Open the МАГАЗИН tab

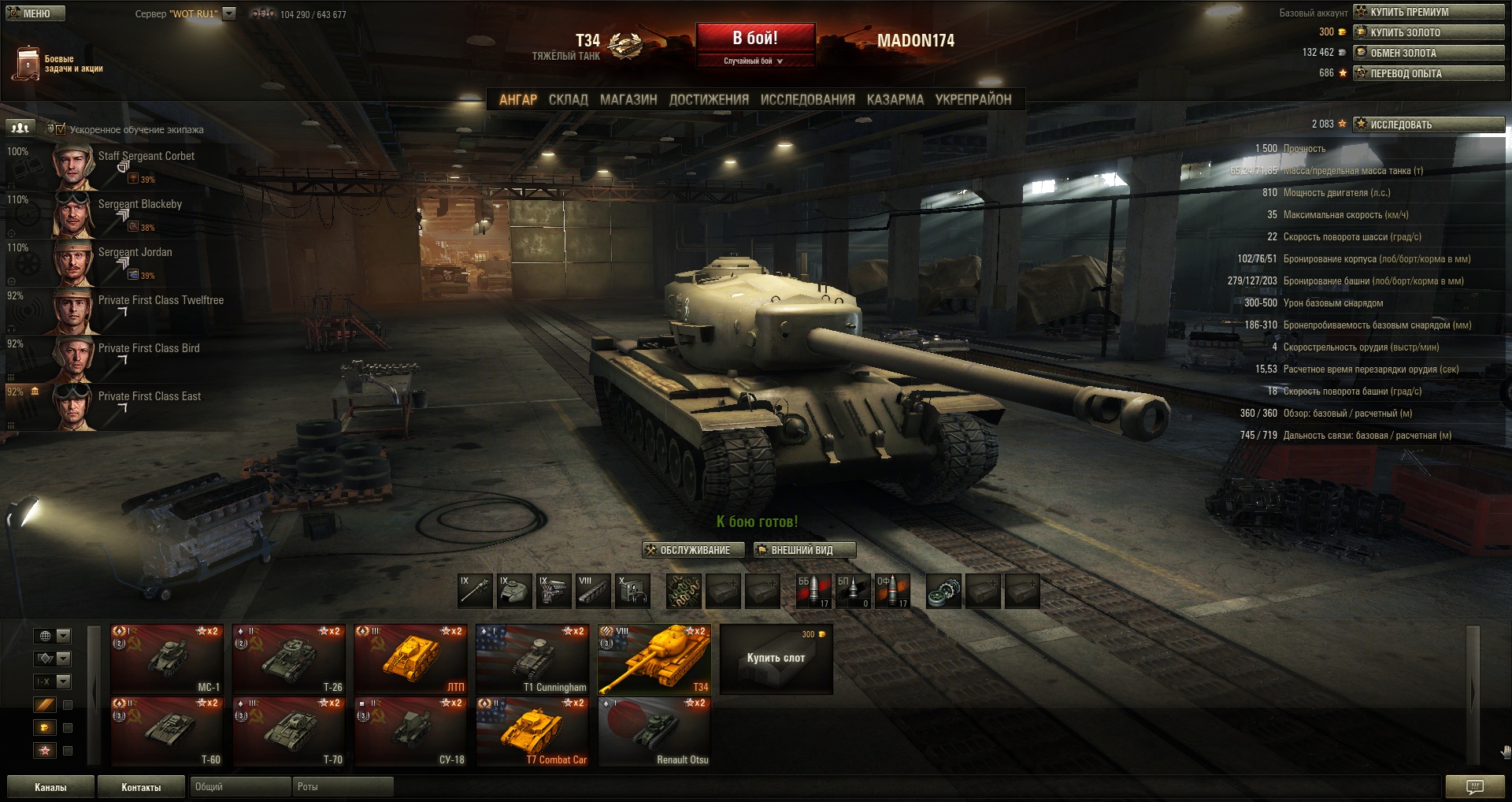click(x=628, y=100)
